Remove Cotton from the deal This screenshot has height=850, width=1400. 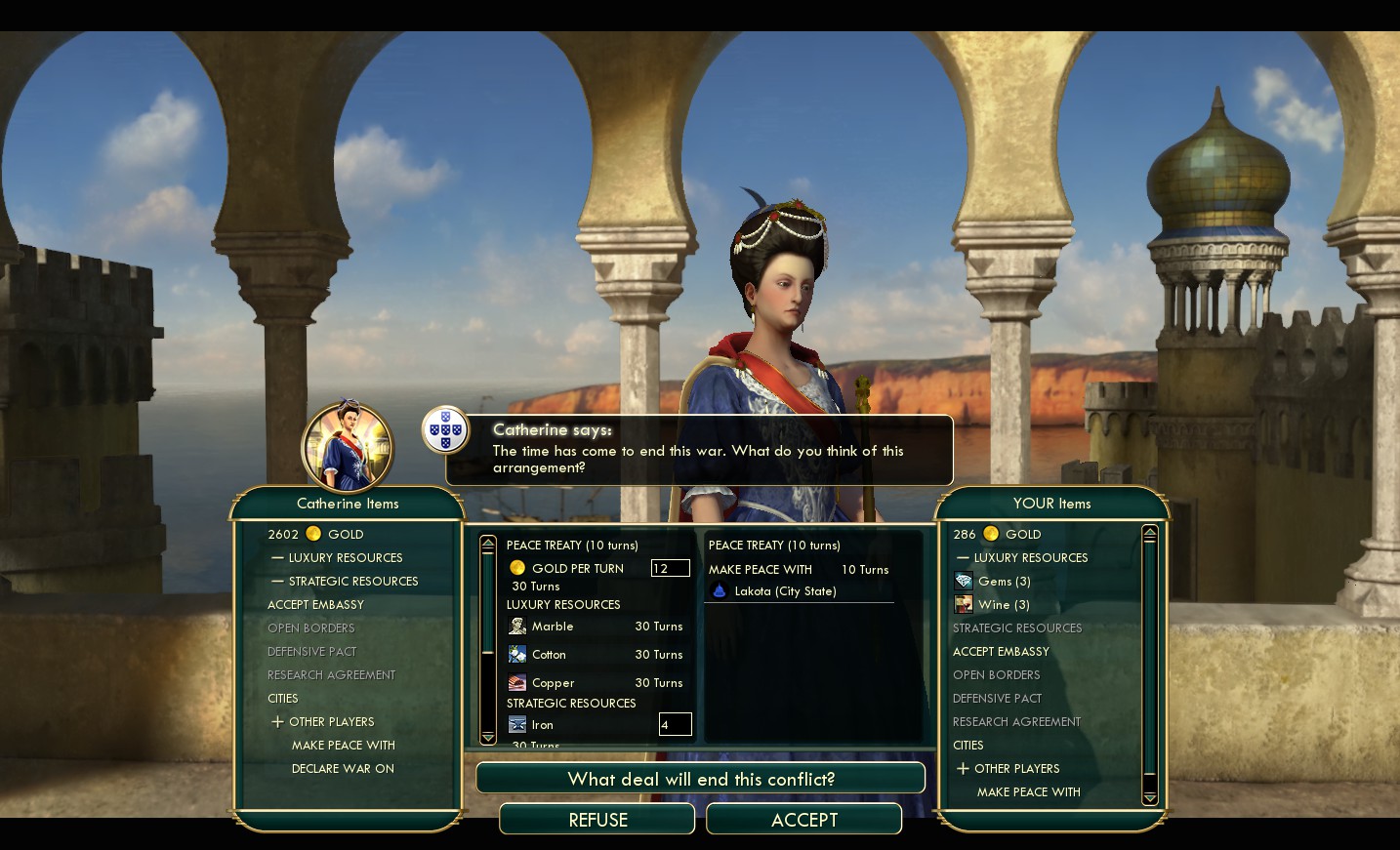point(549,655)
